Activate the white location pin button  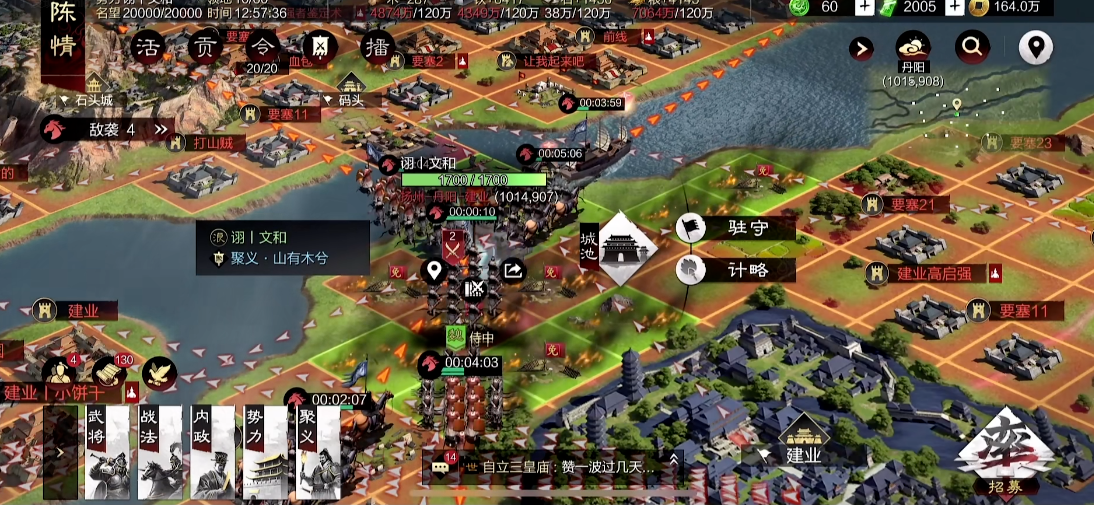click(1035, 46)
